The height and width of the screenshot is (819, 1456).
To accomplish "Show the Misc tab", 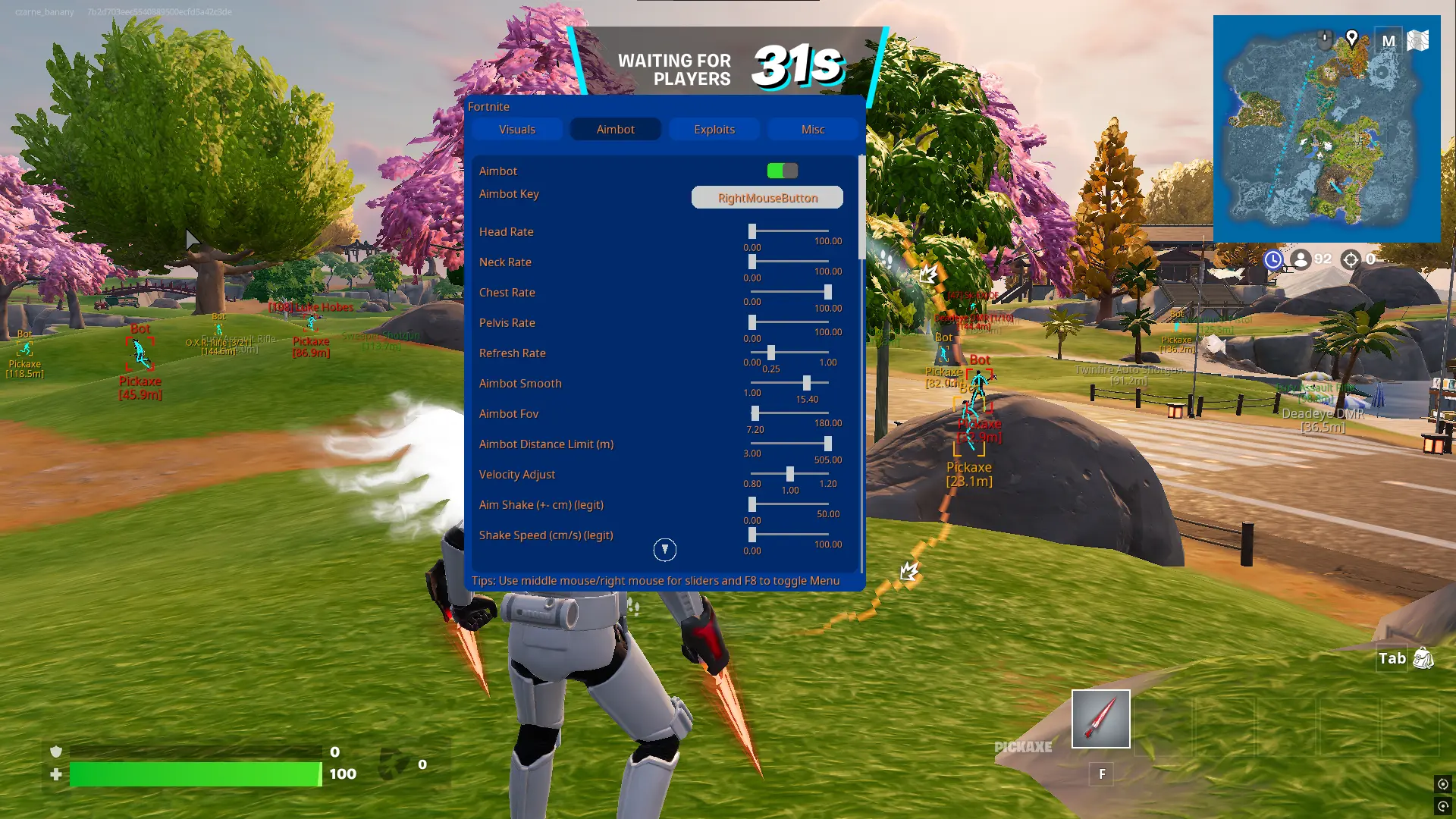I will (812, 130).
